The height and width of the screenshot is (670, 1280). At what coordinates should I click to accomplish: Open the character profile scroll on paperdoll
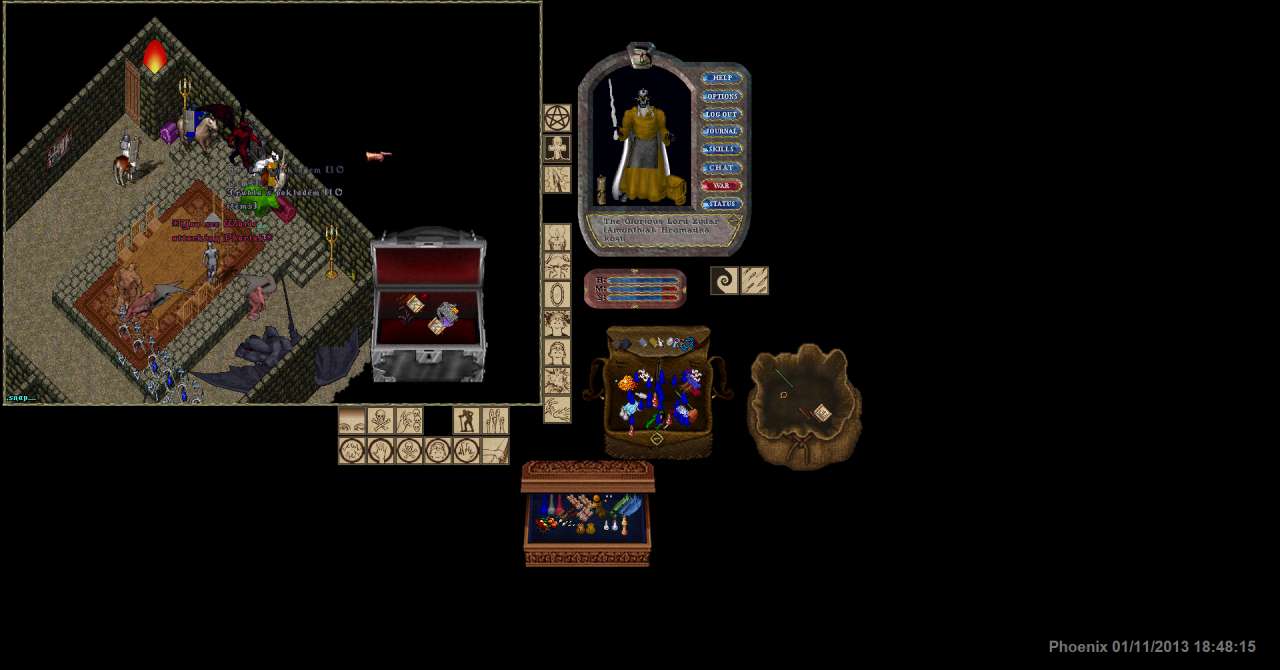(x=602, y=189)
